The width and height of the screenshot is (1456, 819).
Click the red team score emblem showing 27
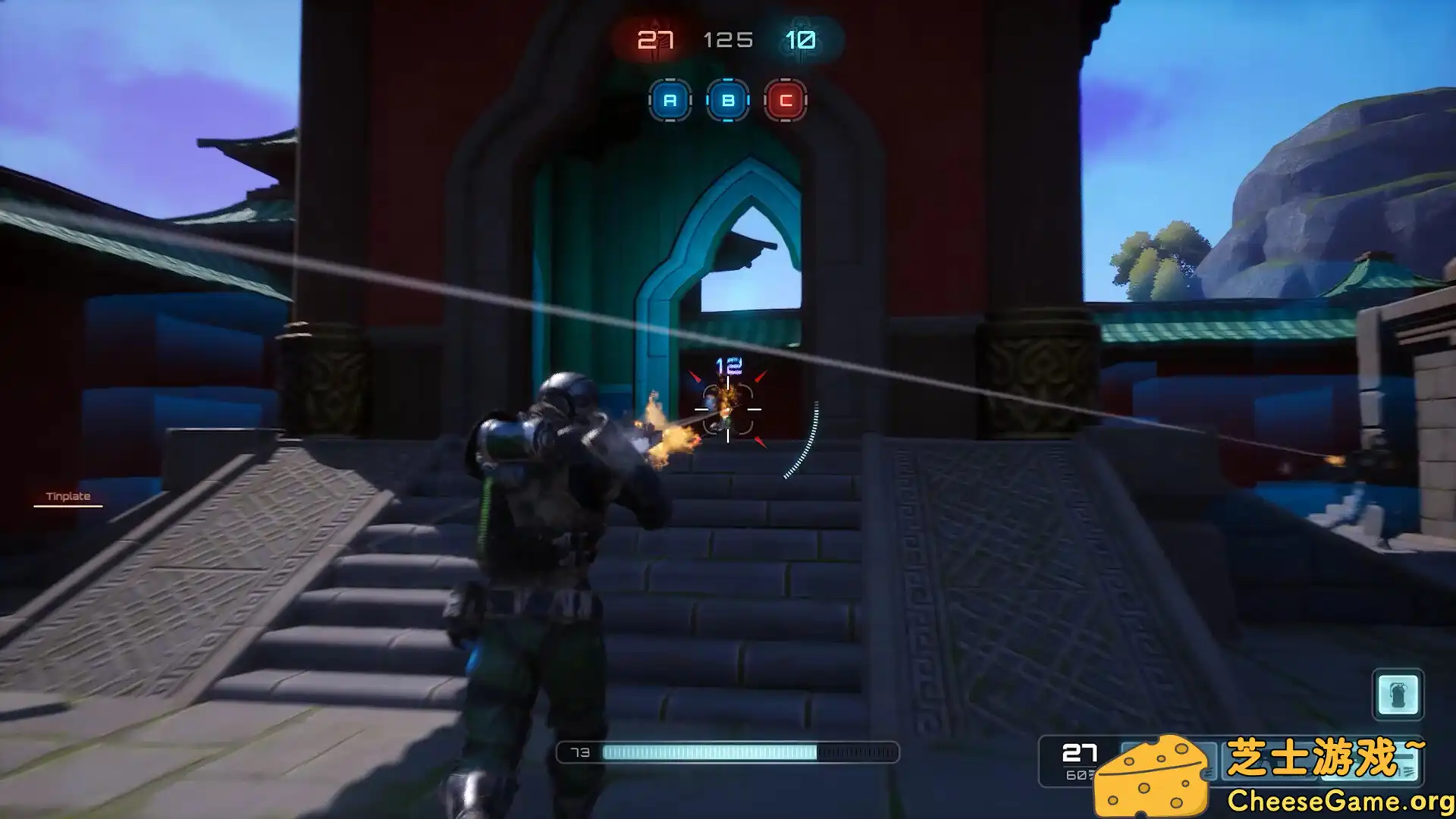click(x=654, y=39)
